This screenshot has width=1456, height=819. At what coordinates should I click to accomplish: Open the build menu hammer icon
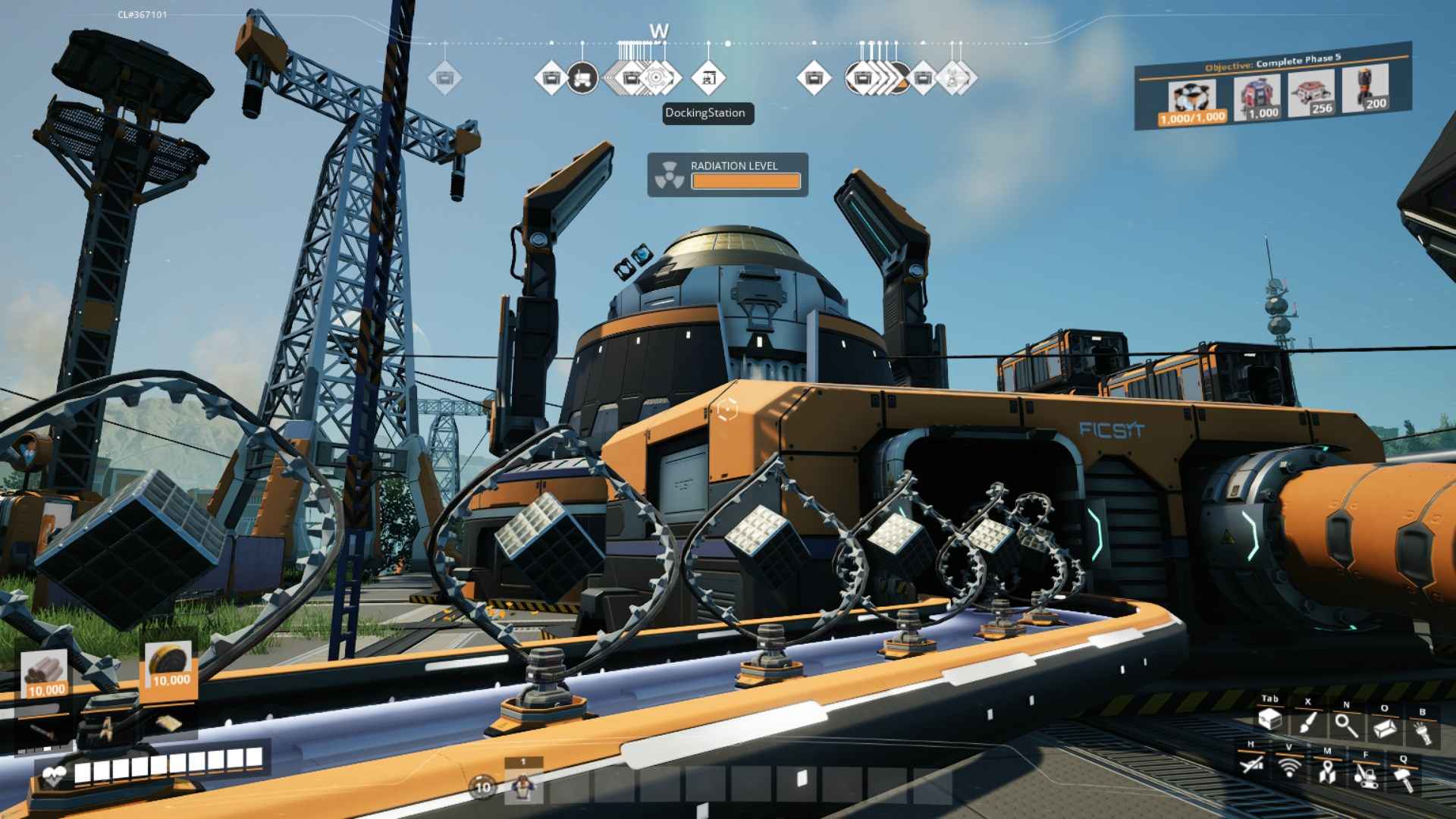tap(1403, 778)
